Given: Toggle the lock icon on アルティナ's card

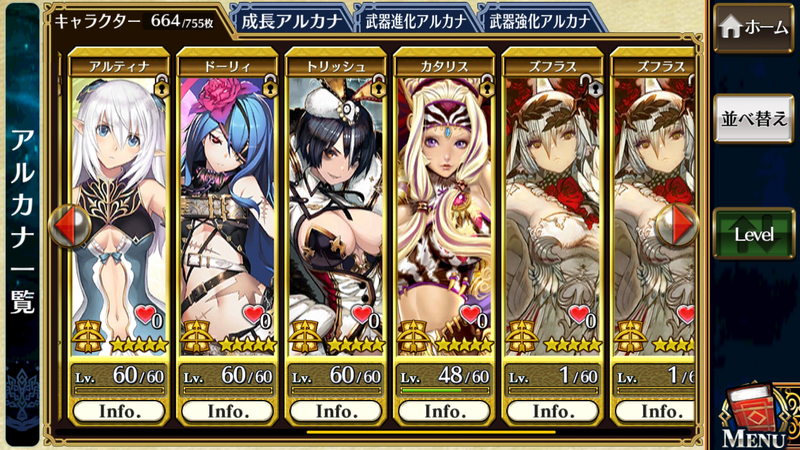Looking at the screenshot, I should pyautogui.click(x=160, y=88).
